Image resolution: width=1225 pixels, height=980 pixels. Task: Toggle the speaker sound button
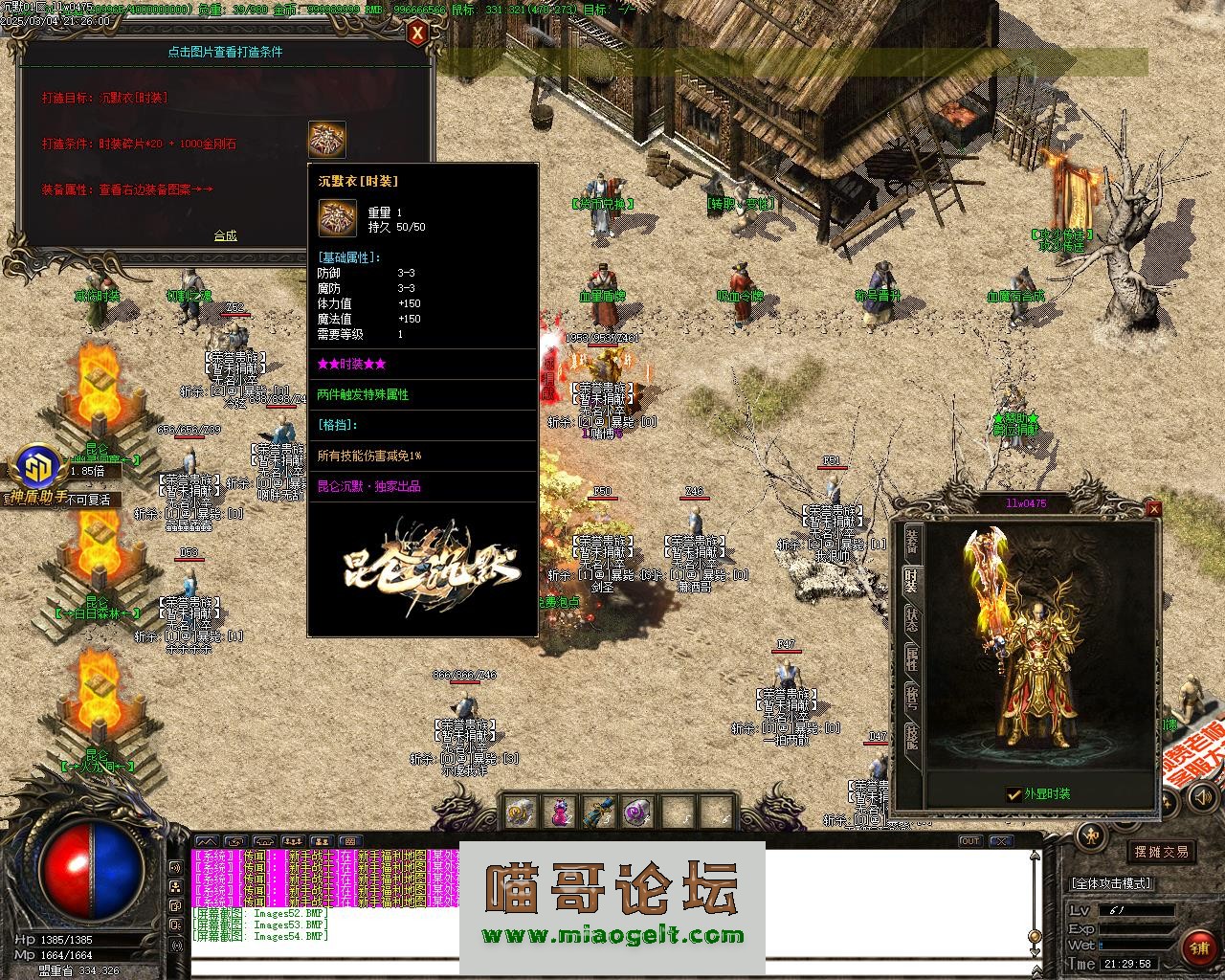(x=176, y=867)
